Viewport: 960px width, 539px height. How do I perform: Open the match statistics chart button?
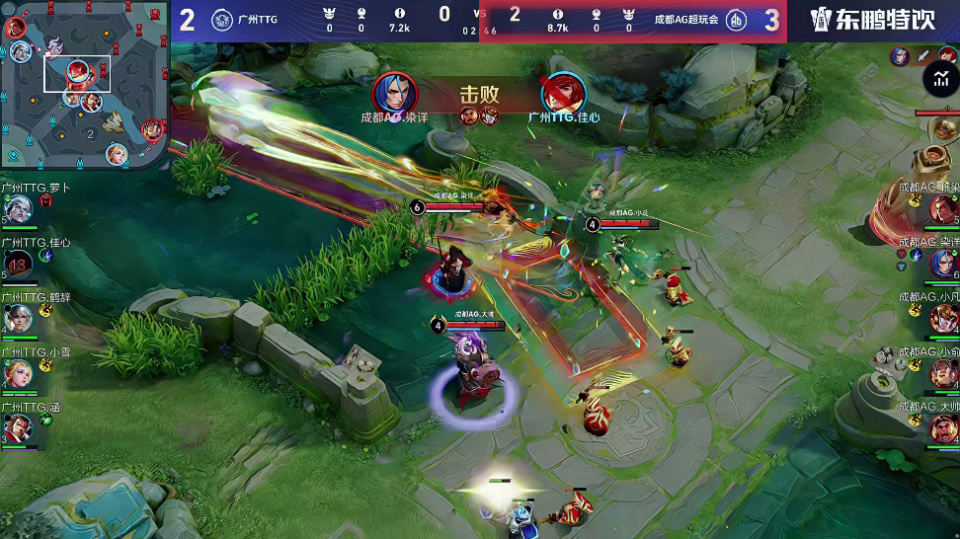click(940, 78)
